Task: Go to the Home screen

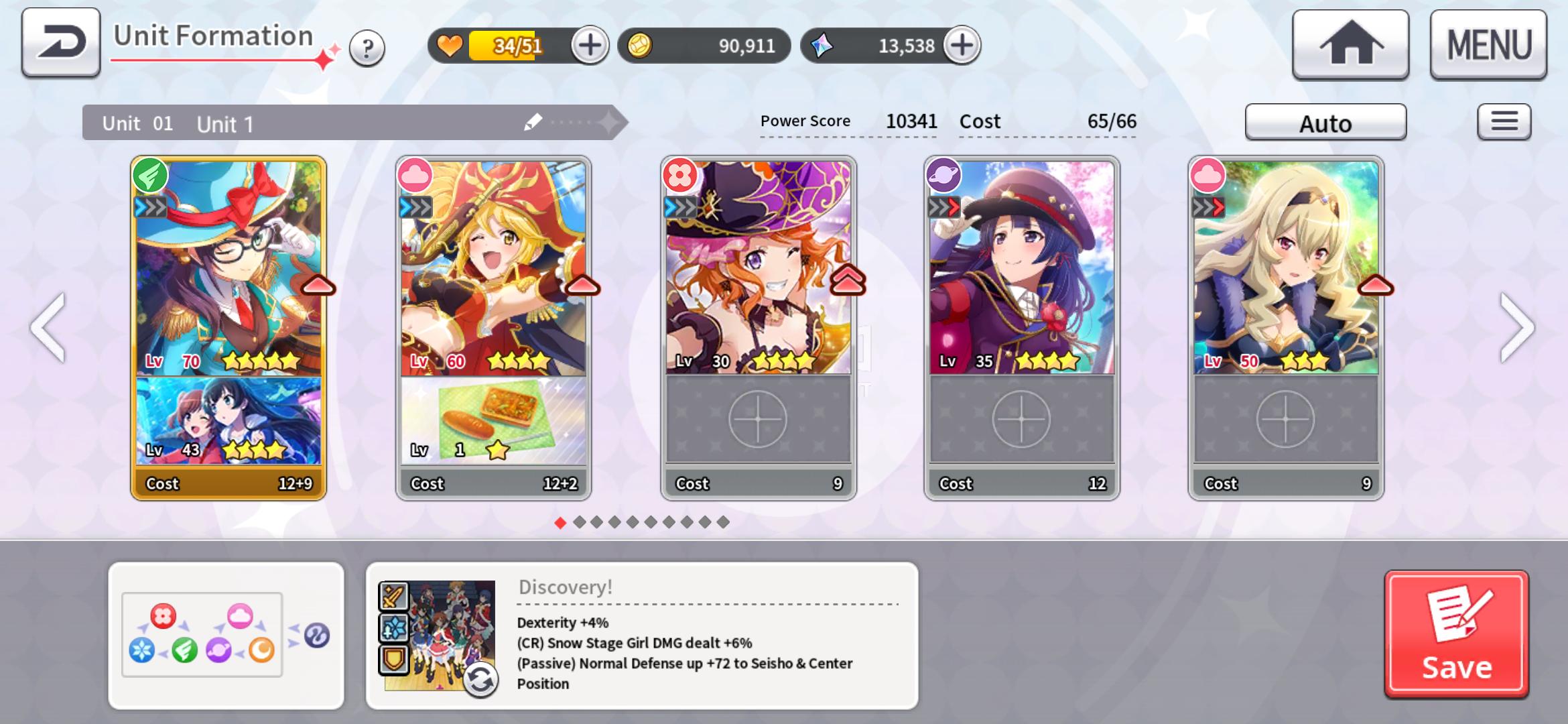Action: point(1350,45)
